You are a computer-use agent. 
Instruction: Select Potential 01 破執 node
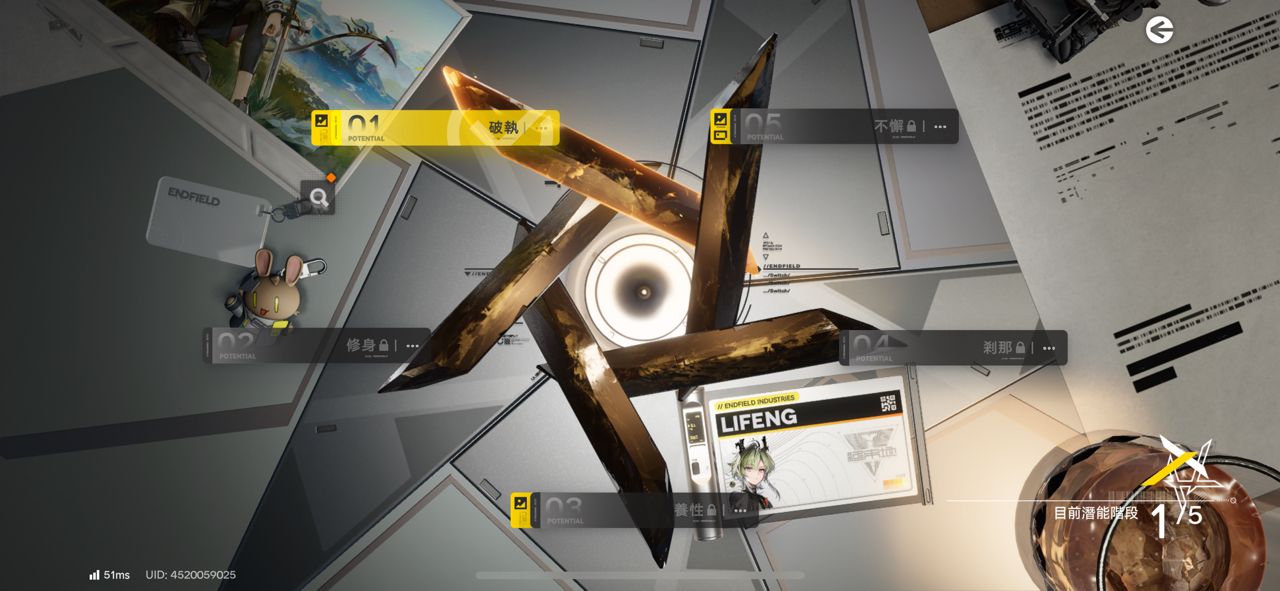click(430, 128)
